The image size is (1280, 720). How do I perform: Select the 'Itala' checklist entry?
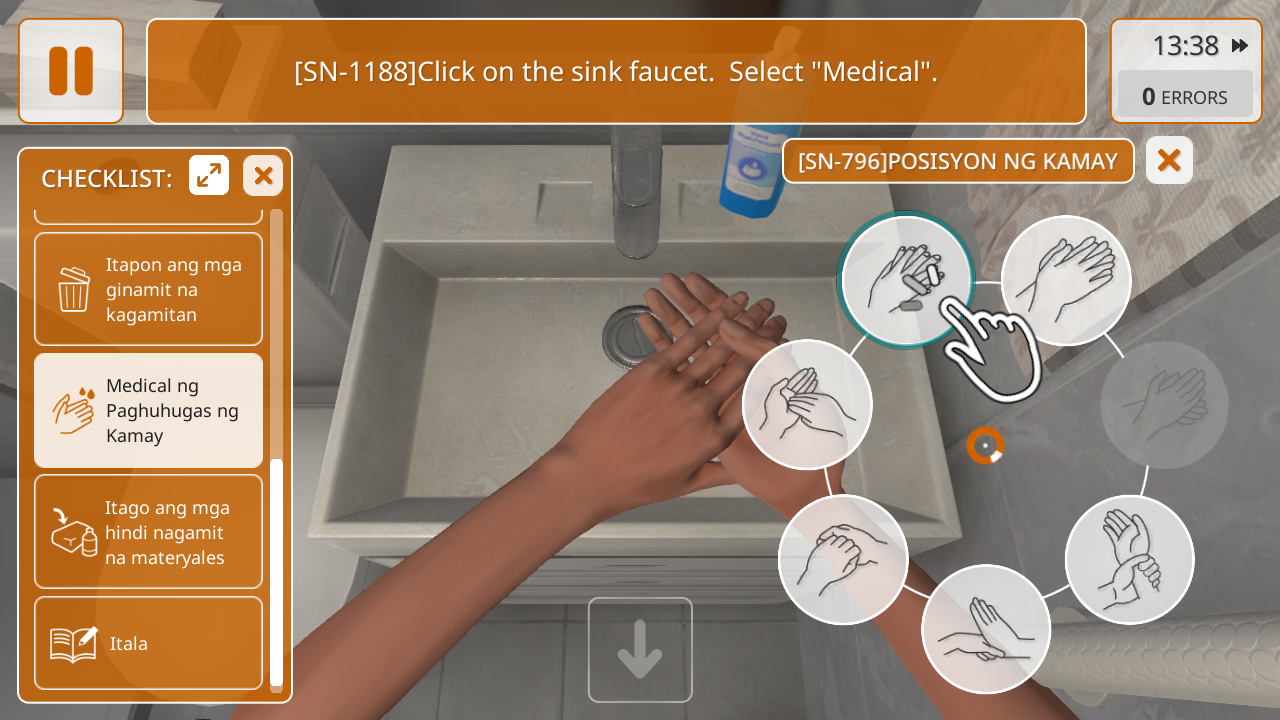coord(148,643)
